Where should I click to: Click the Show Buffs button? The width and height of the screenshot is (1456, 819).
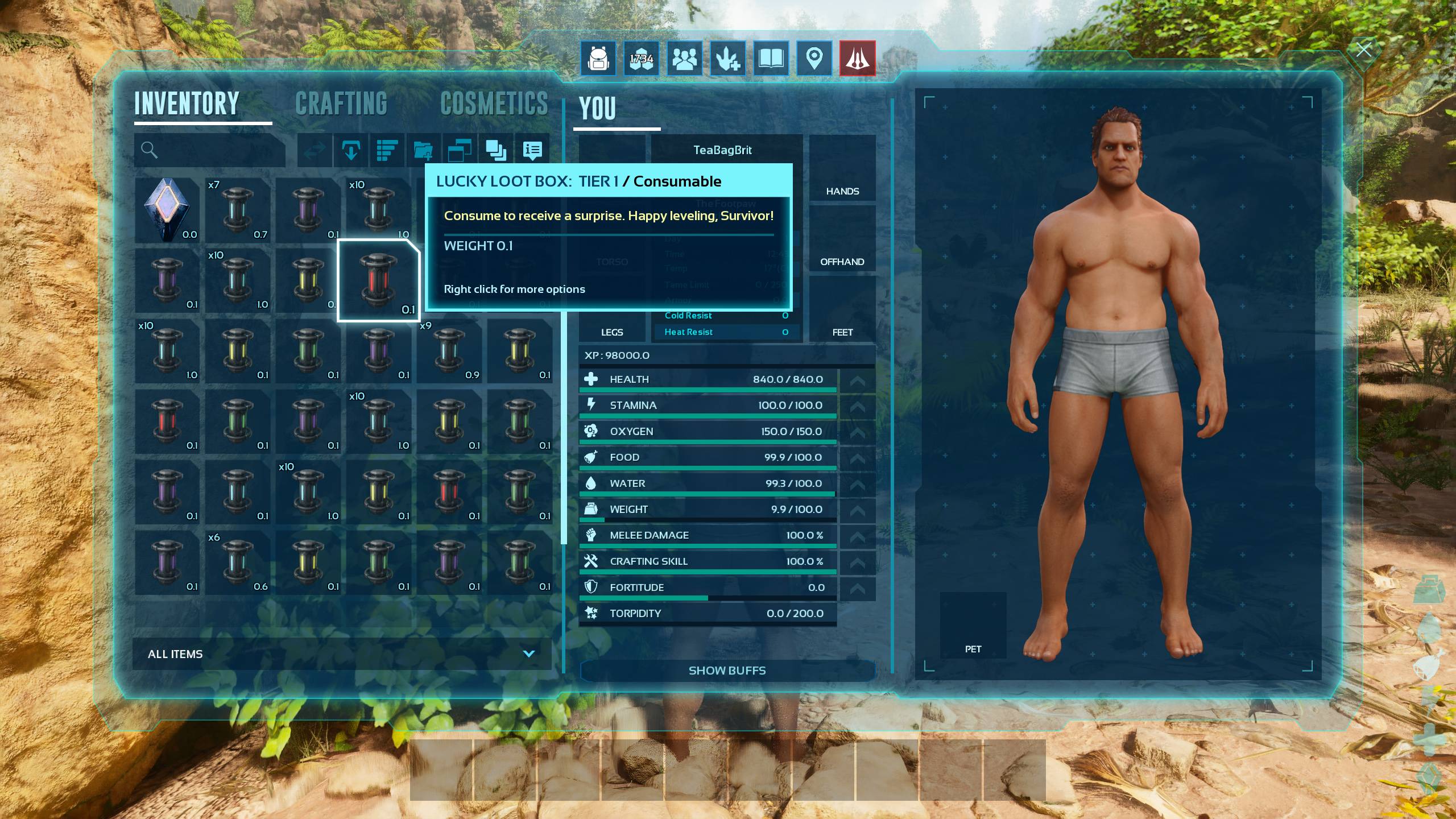tap(727, 671)
